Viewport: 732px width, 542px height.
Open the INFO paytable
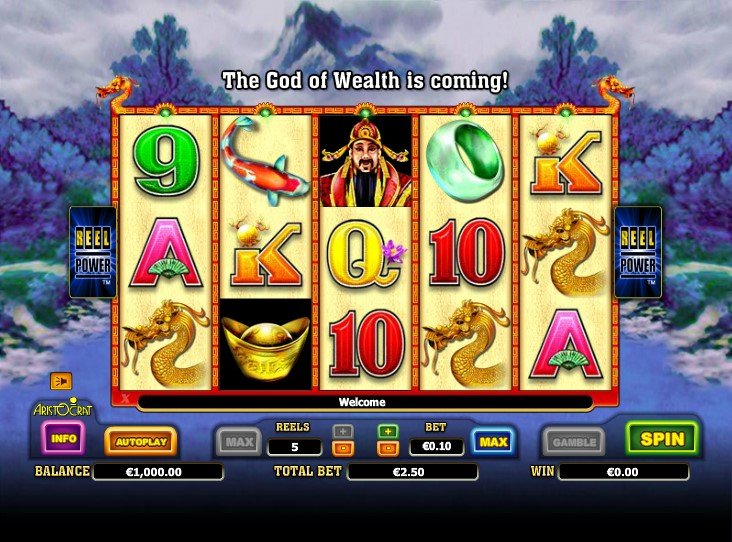[x=63, y=438]
